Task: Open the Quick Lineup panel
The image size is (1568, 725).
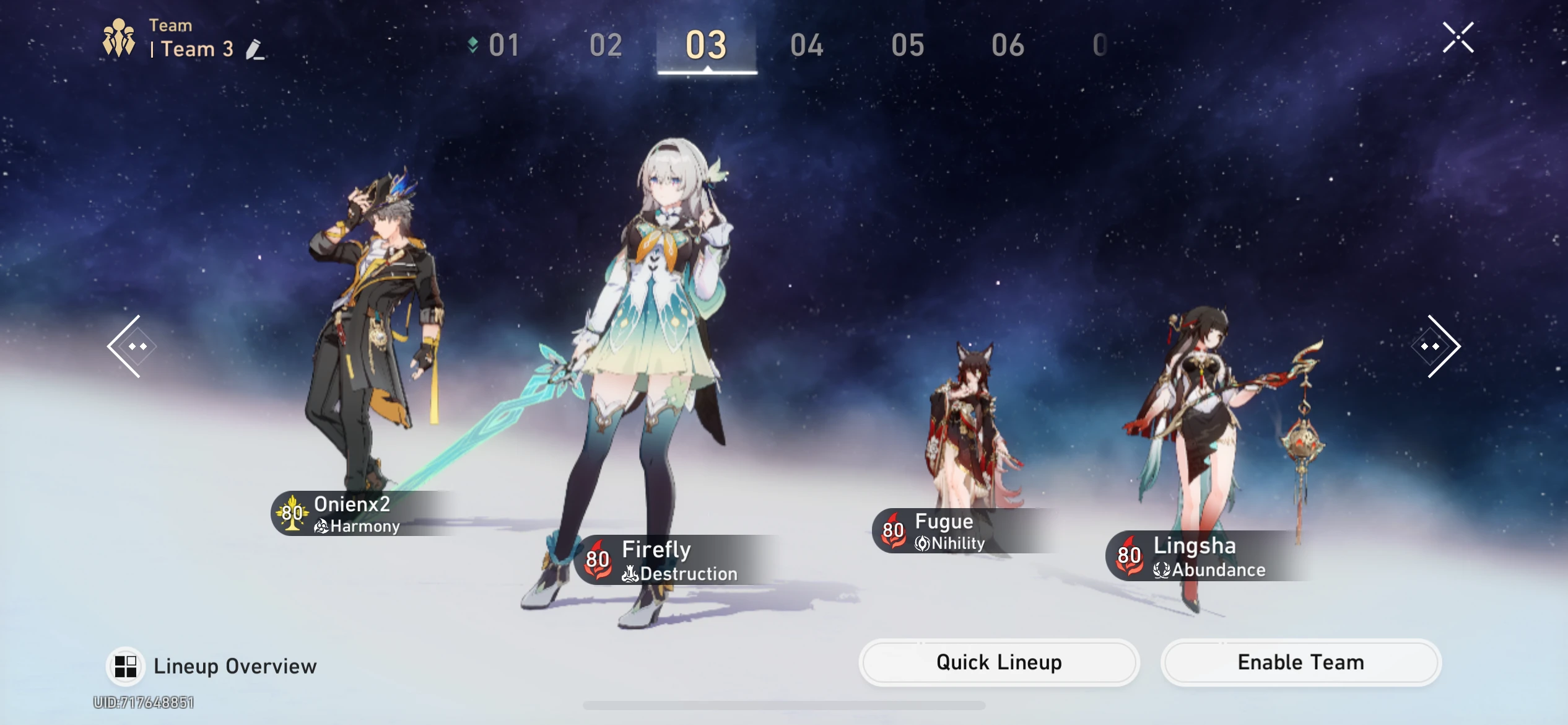Action: click(998, 662)
